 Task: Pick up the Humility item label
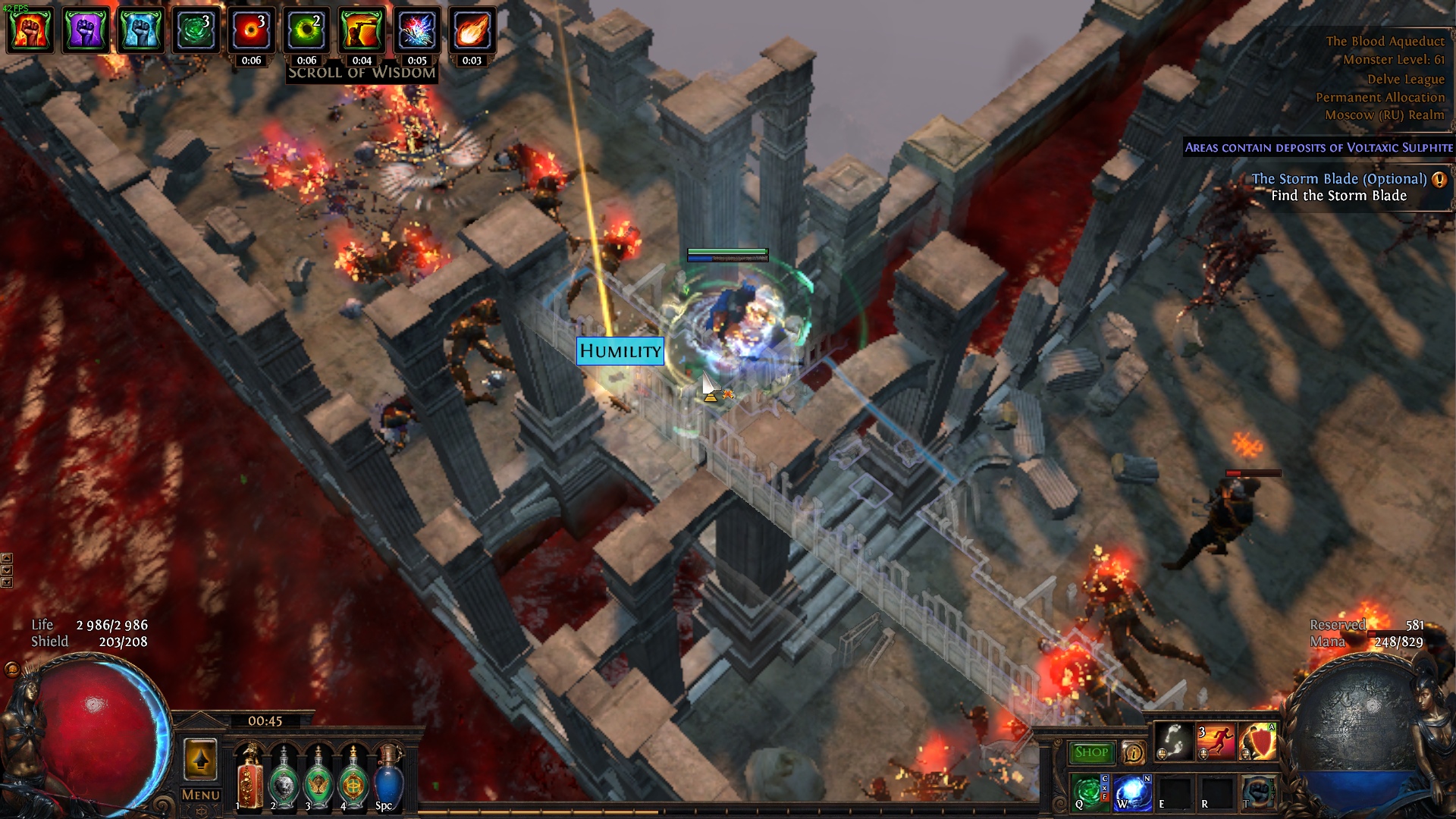620,351
